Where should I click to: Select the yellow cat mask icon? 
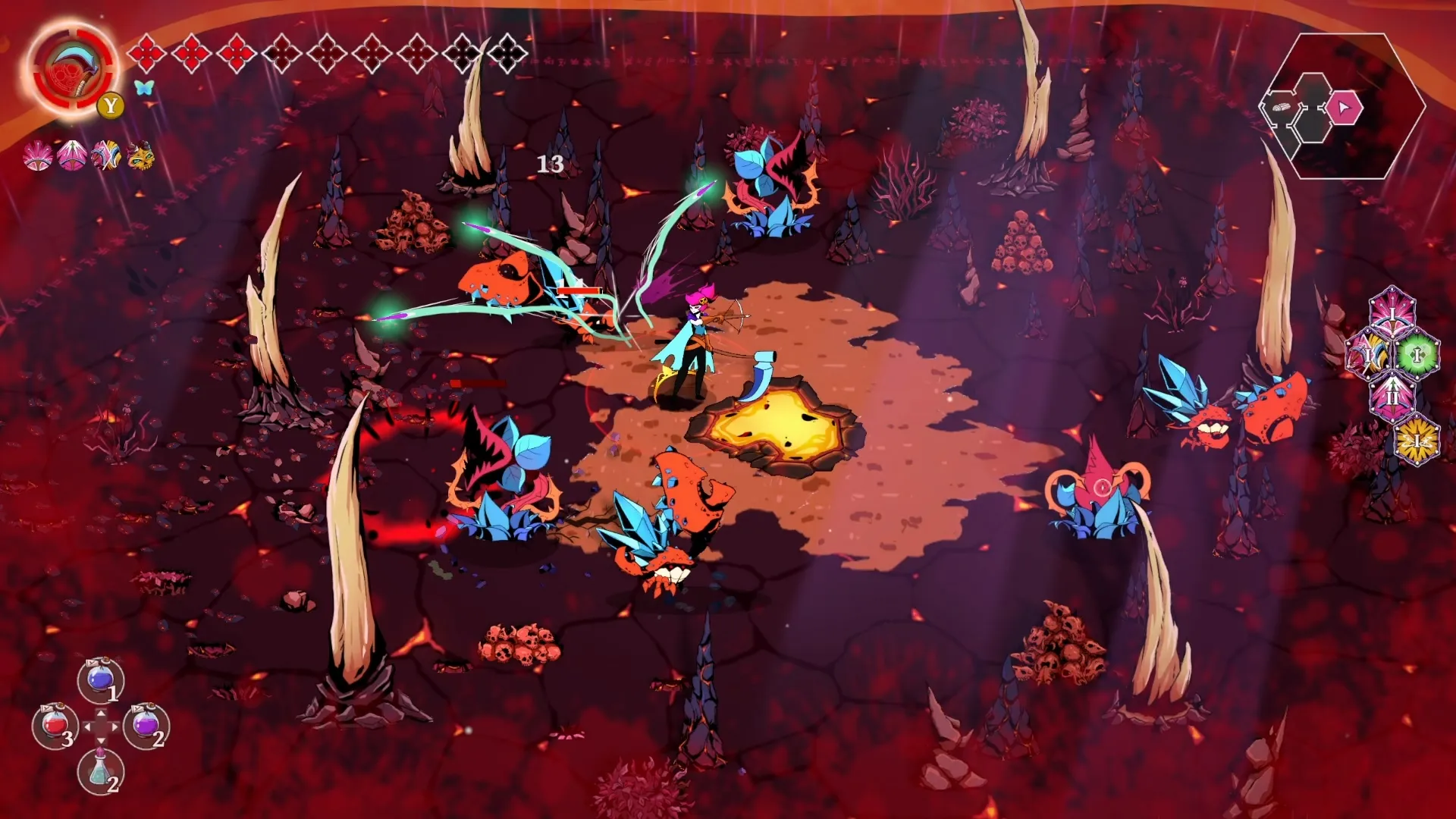140,156
